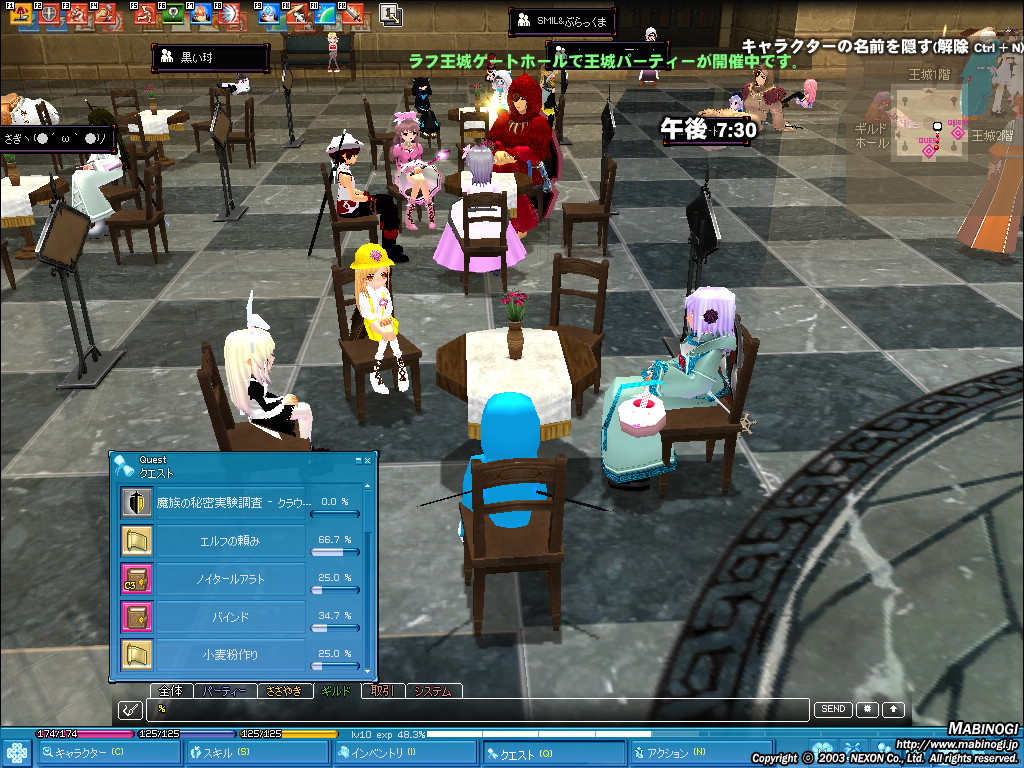Switch to the パーティー chat tab
The image size is (1024, 768).
point(223,691)
